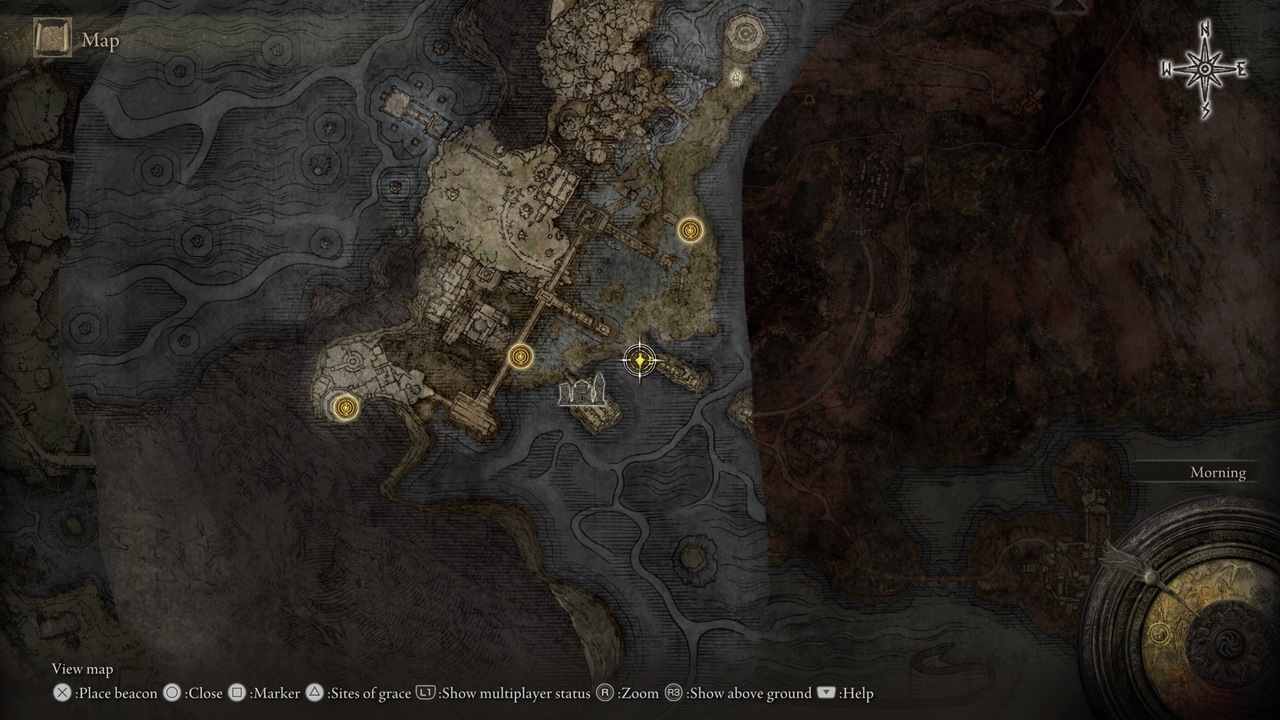
Task: Select the northeastern Site of Grace marker
Action: click(x=689, y=229)
